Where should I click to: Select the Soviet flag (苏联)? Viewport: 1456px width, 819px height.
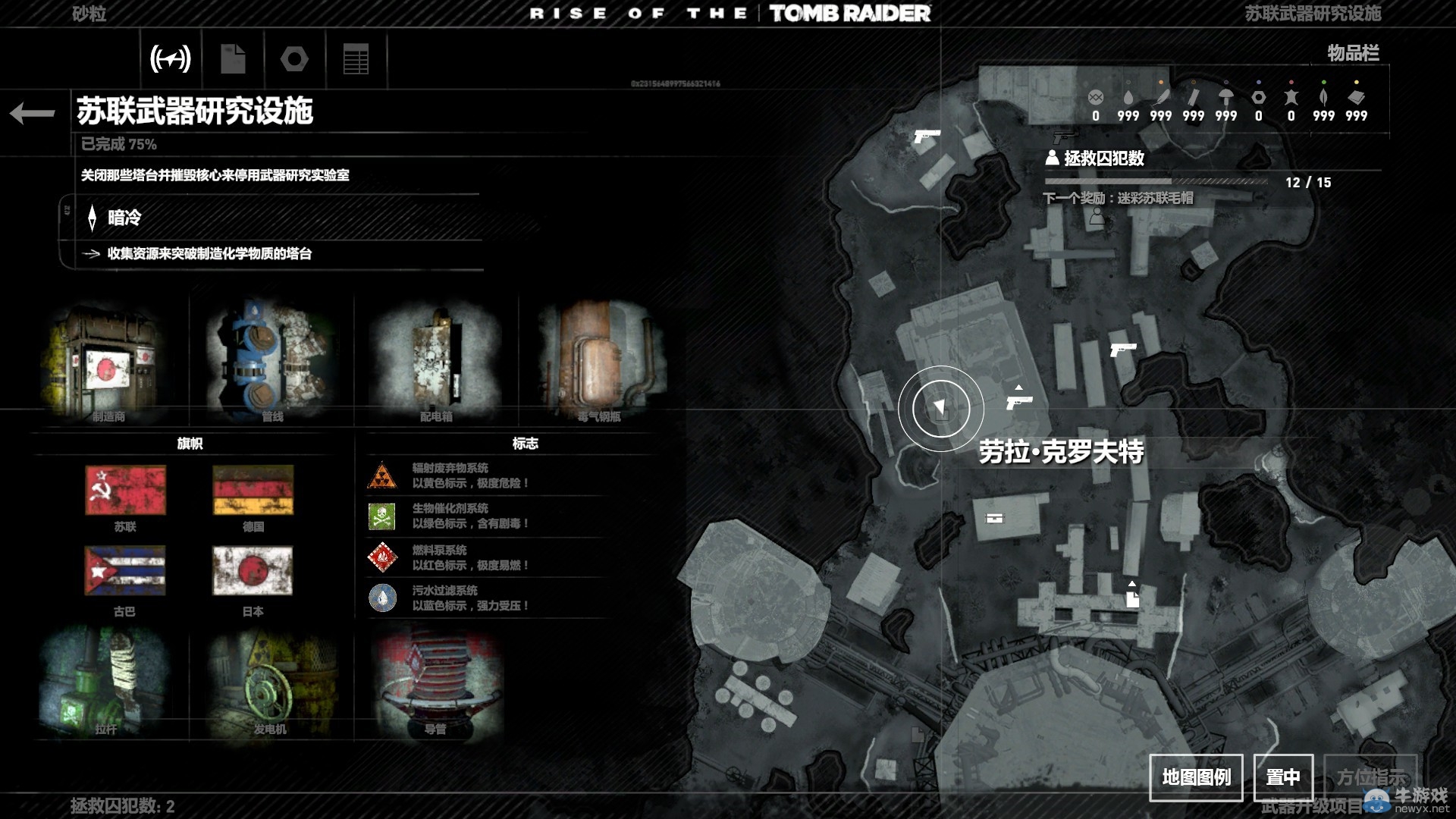pyautogui.click(x=125, y=491)
